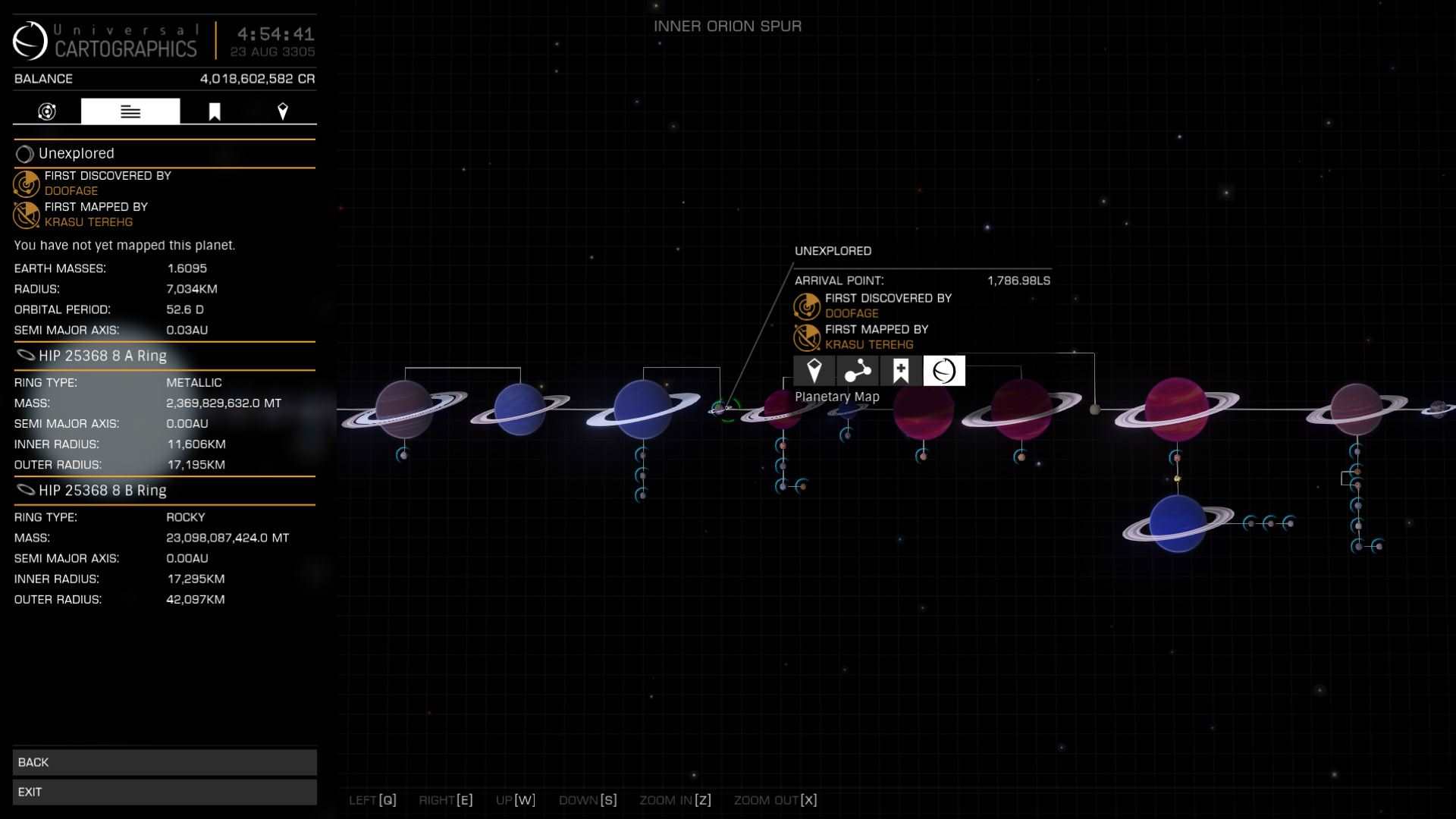Click the BACK button
The width and height of the screenshot is (1456, 819).
(165, 762)
